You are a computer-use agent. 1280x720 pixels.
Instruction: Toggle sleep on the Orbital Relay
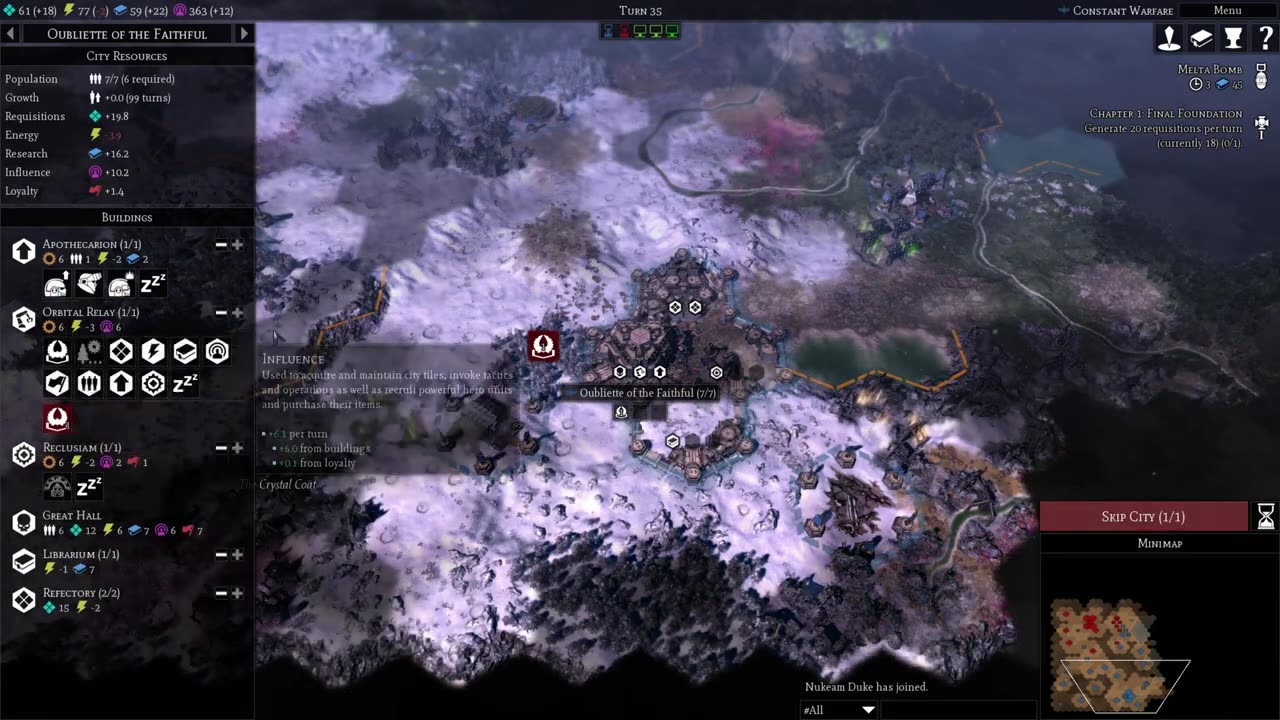coord(185,383)
